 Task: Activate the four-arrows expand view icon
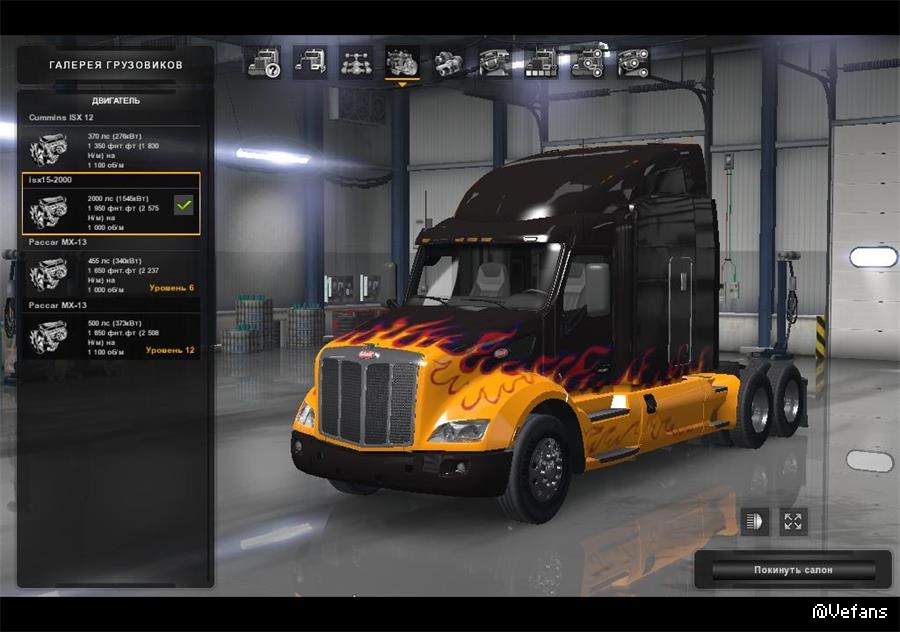(793, 521)
